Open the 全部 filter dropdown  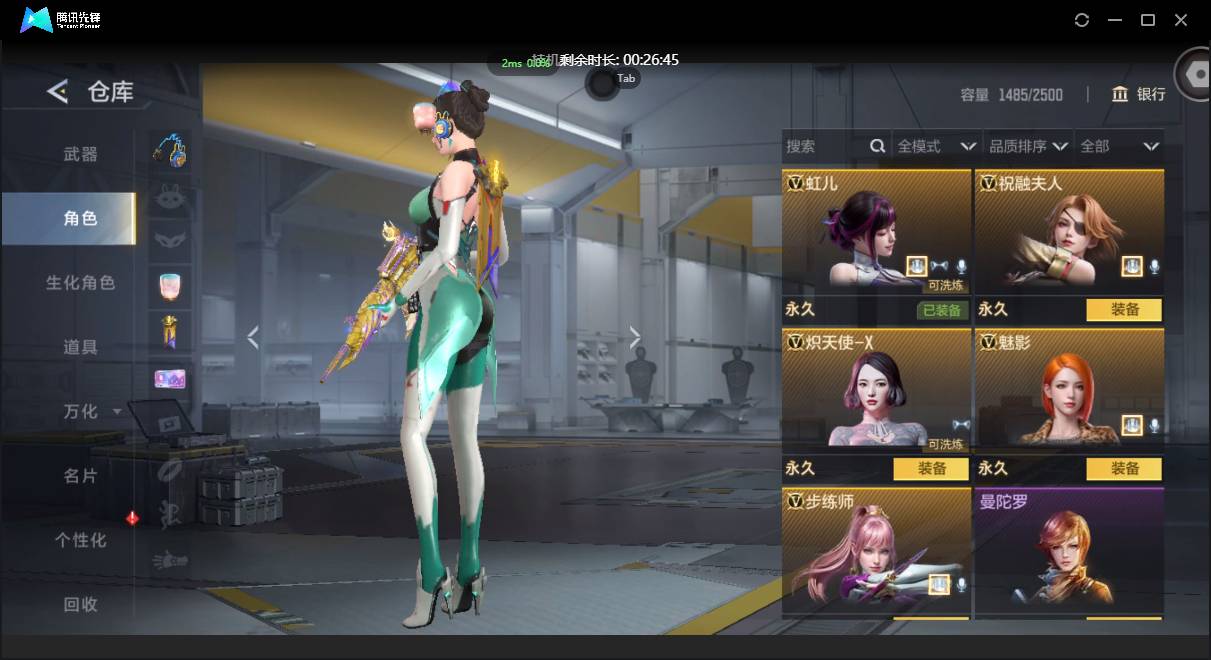[1119, 146]
